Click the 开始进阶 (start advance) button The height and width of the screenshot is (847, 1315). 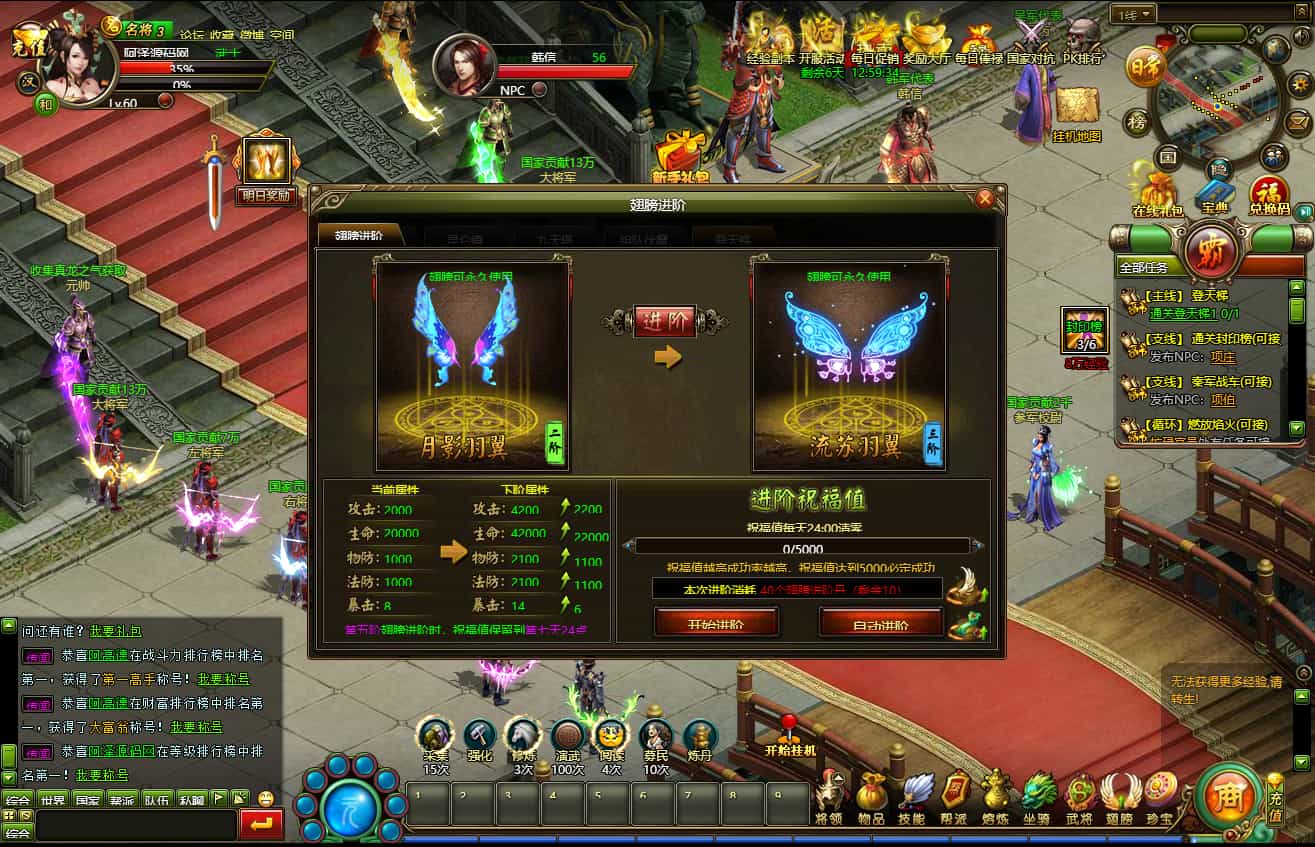(x=716, y=624)
